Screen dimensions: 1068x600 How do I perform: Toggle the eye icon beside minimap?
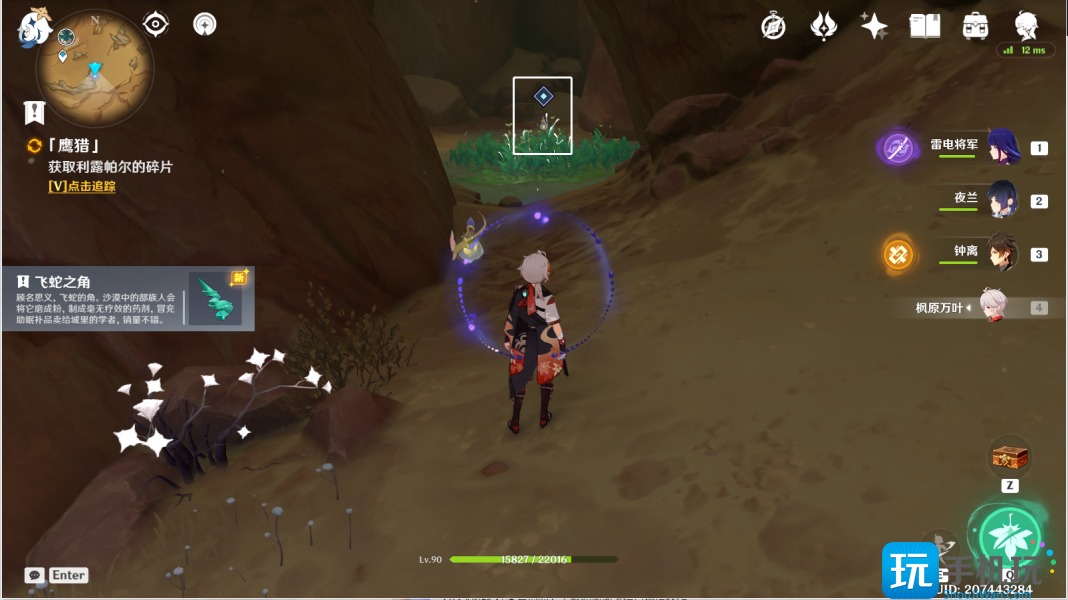click(156, 24)
